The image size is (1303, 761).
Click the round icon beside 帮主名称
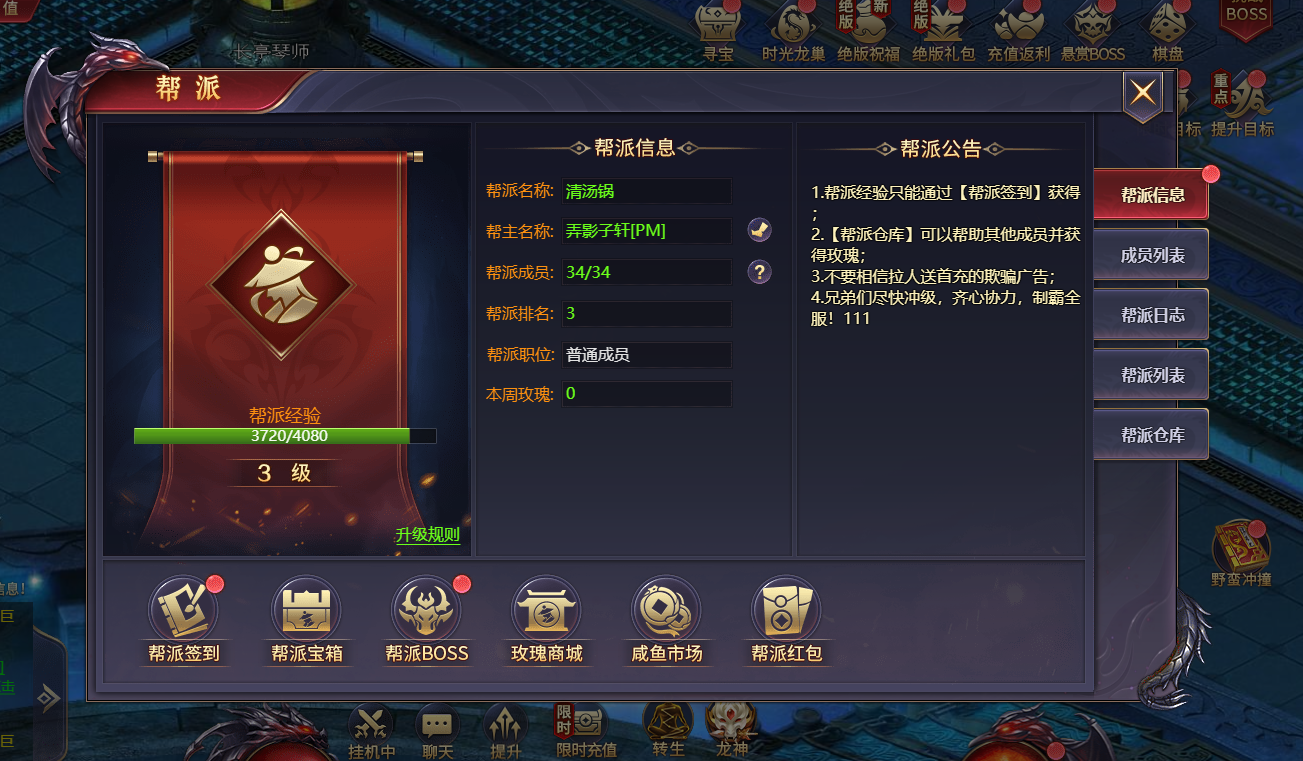(x=759, y=231)
